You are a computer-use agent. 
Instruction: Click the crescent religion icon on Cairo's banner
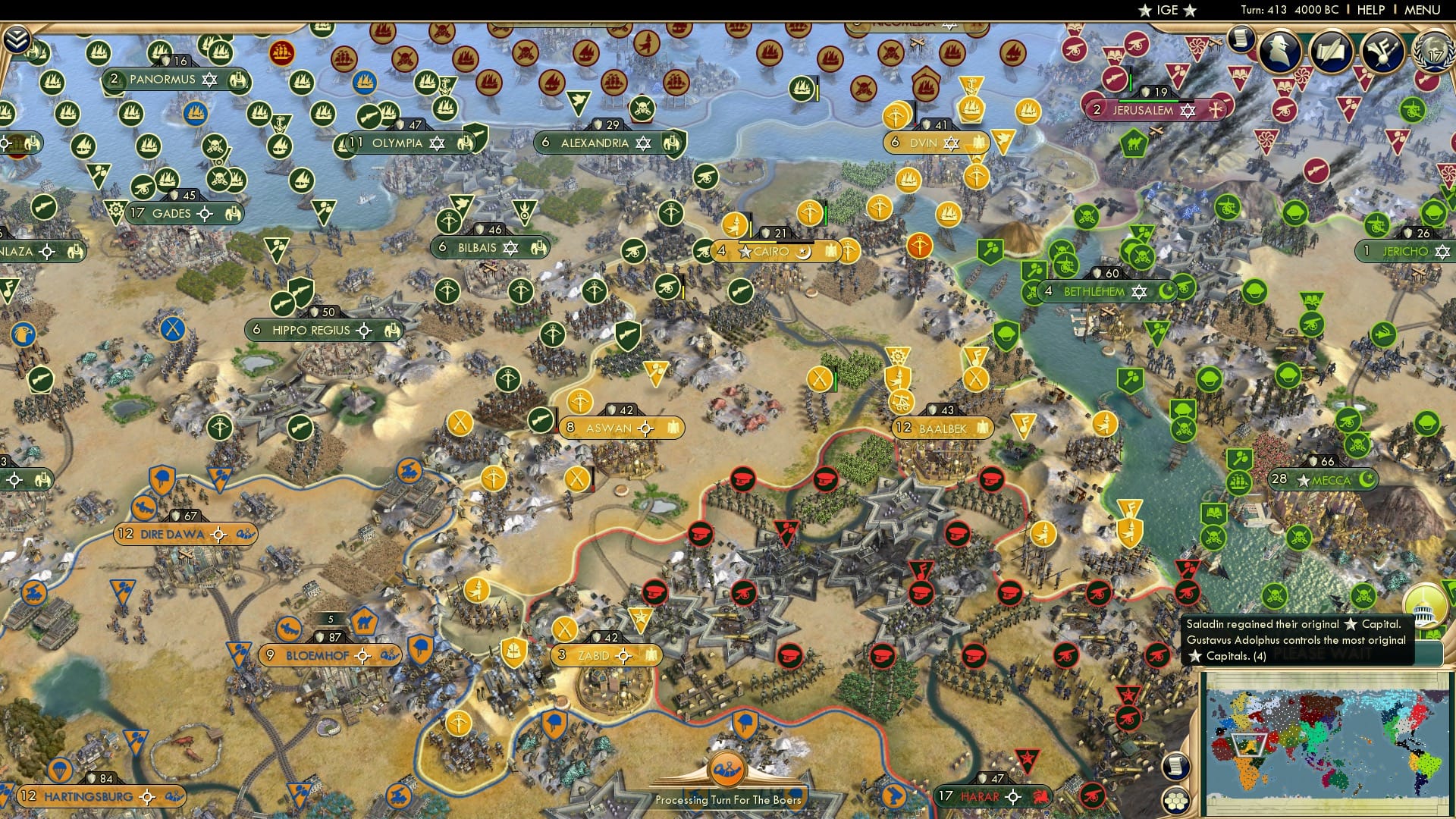pos(804,251)
